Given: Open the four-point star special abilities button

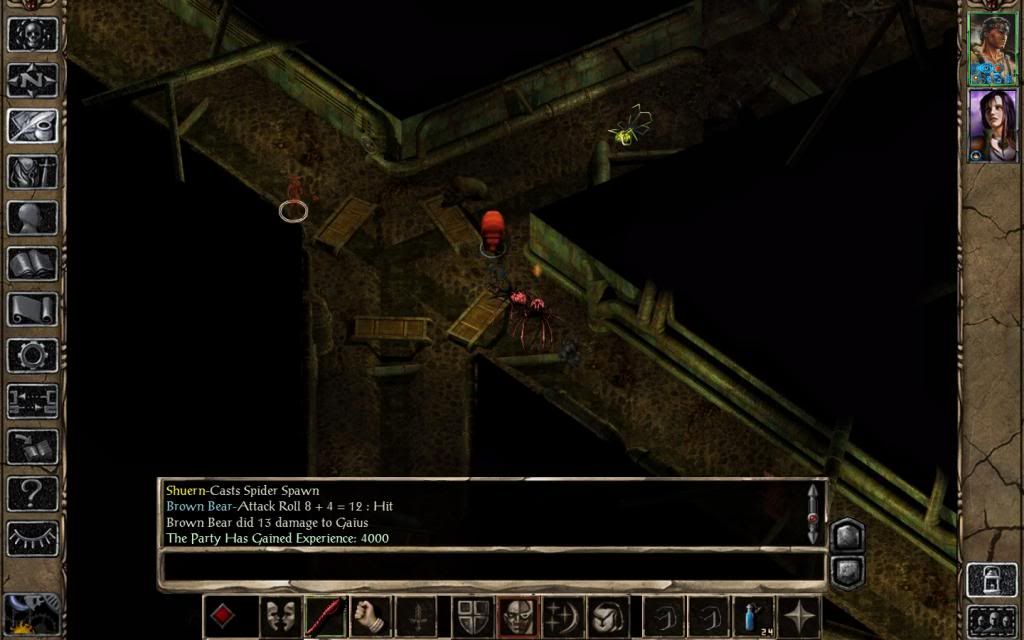Looking at the screenshot, I should pos(800,616).
